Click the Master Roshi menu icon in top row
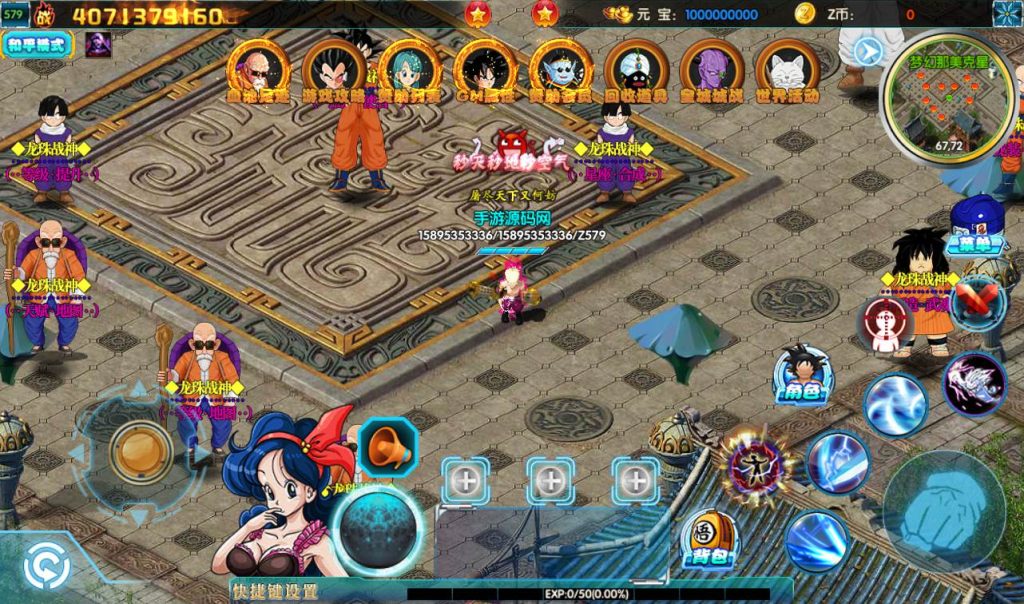Screen dimensions: 1024x604 click(x=258, y=72)
